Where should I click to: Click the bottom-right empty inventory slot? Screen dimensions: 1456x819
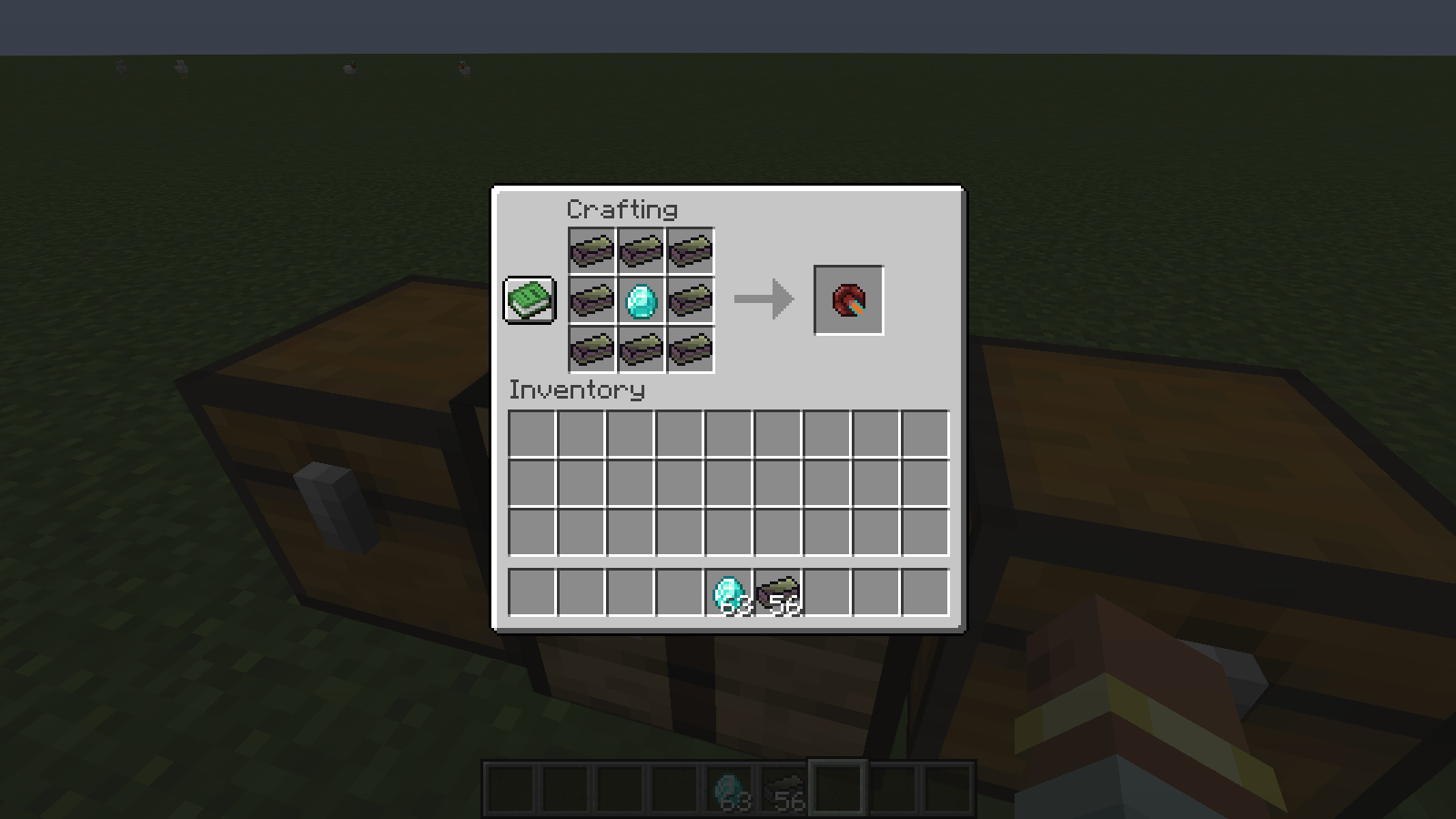tap(925, 591)
